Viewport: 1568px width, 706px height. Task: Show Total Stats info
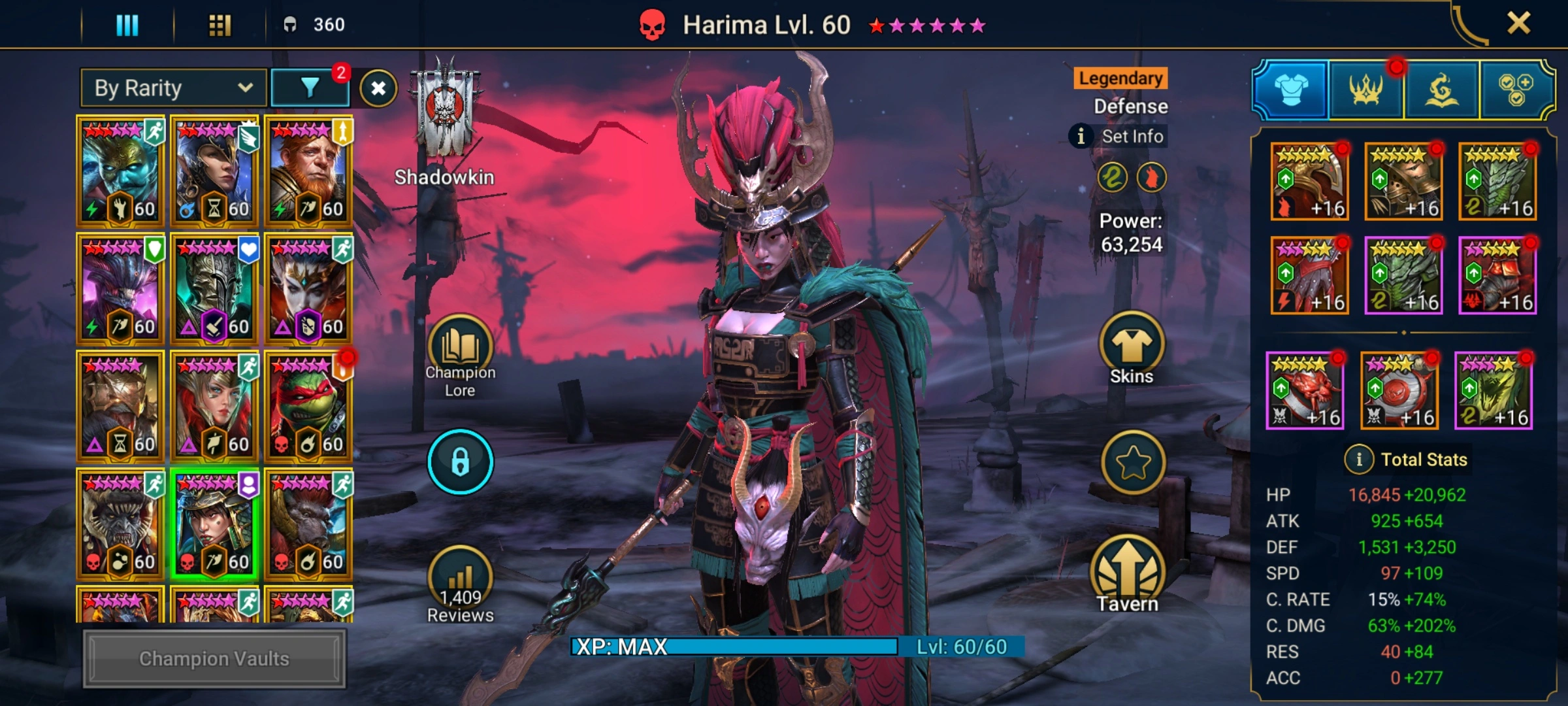click(1359, 460)
